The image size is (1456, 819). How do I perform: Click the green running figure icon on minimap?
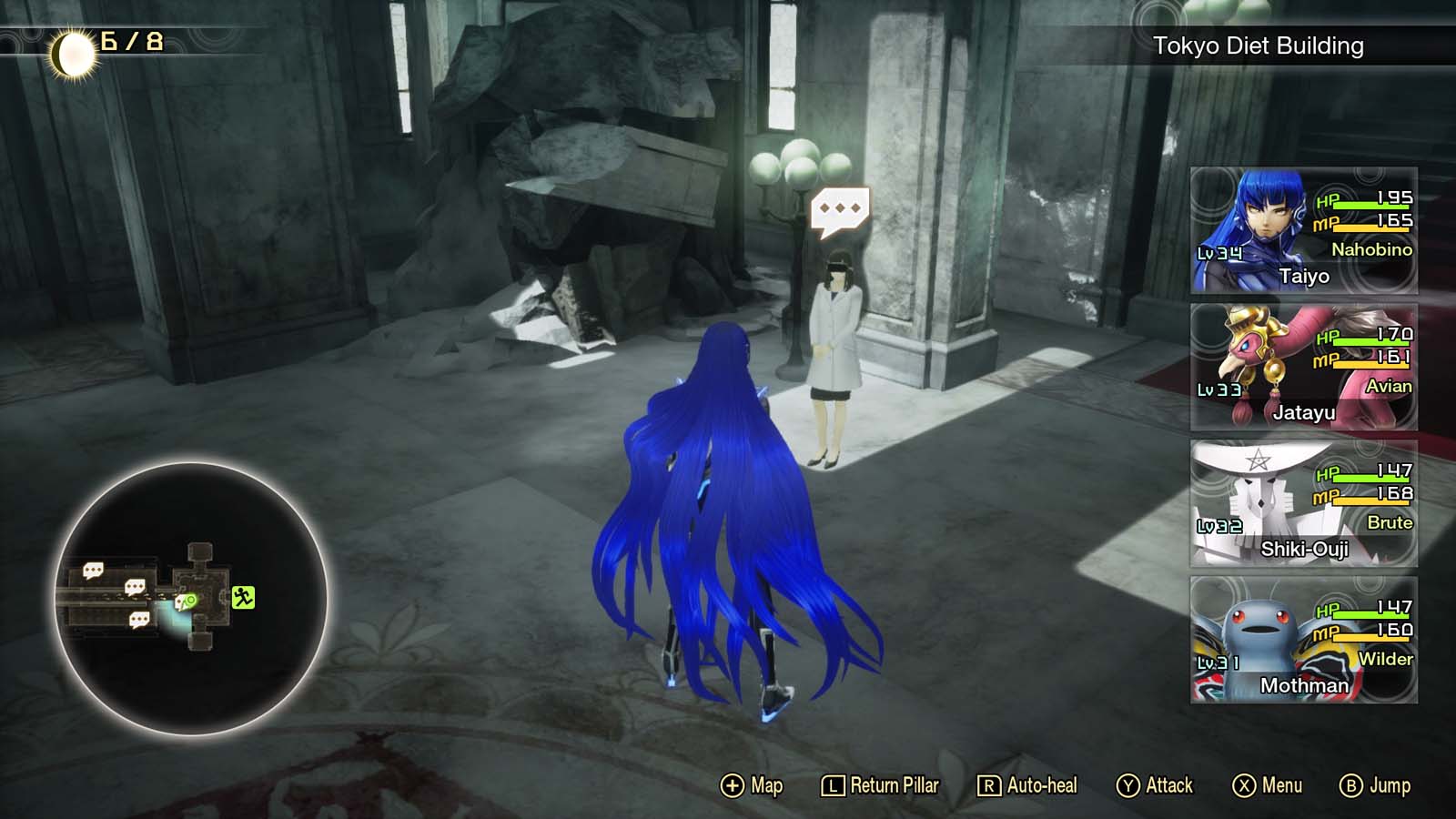coord(244,597)
